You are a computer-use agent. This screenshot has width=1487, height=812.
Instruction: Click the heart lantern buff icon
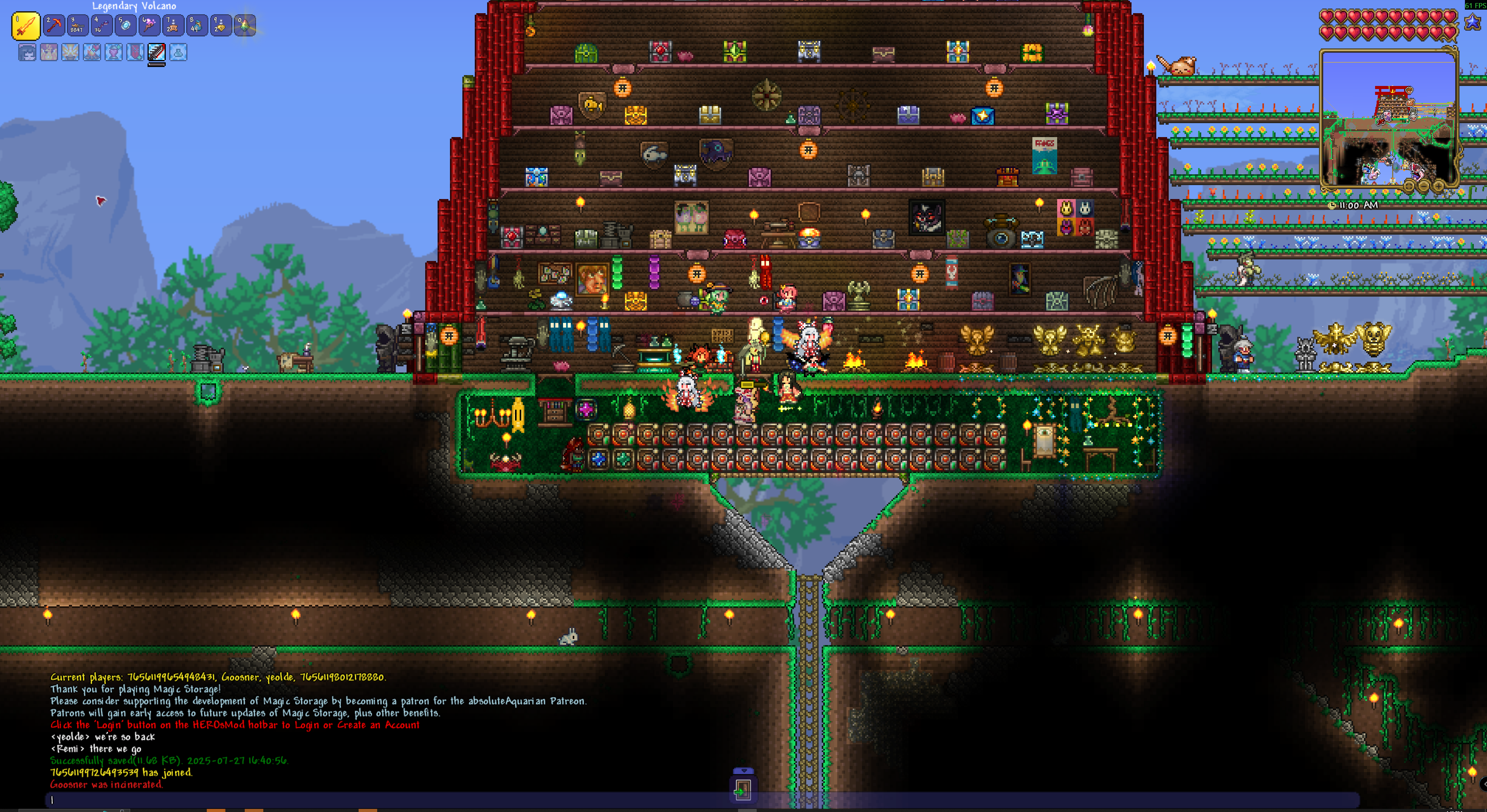click(x=114, y=53)
